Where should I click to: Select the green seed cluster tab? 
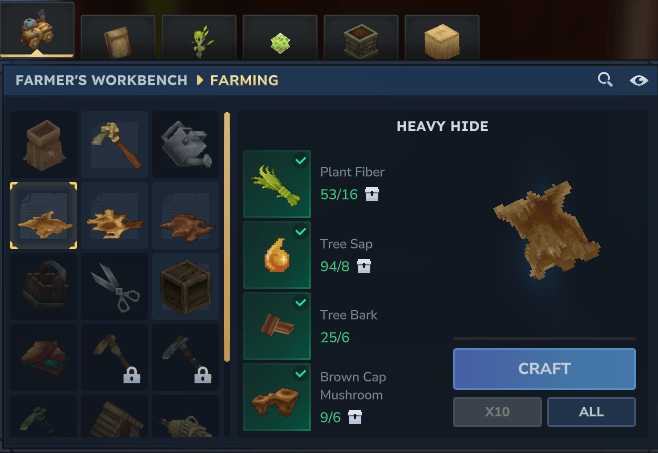point(280,38)
